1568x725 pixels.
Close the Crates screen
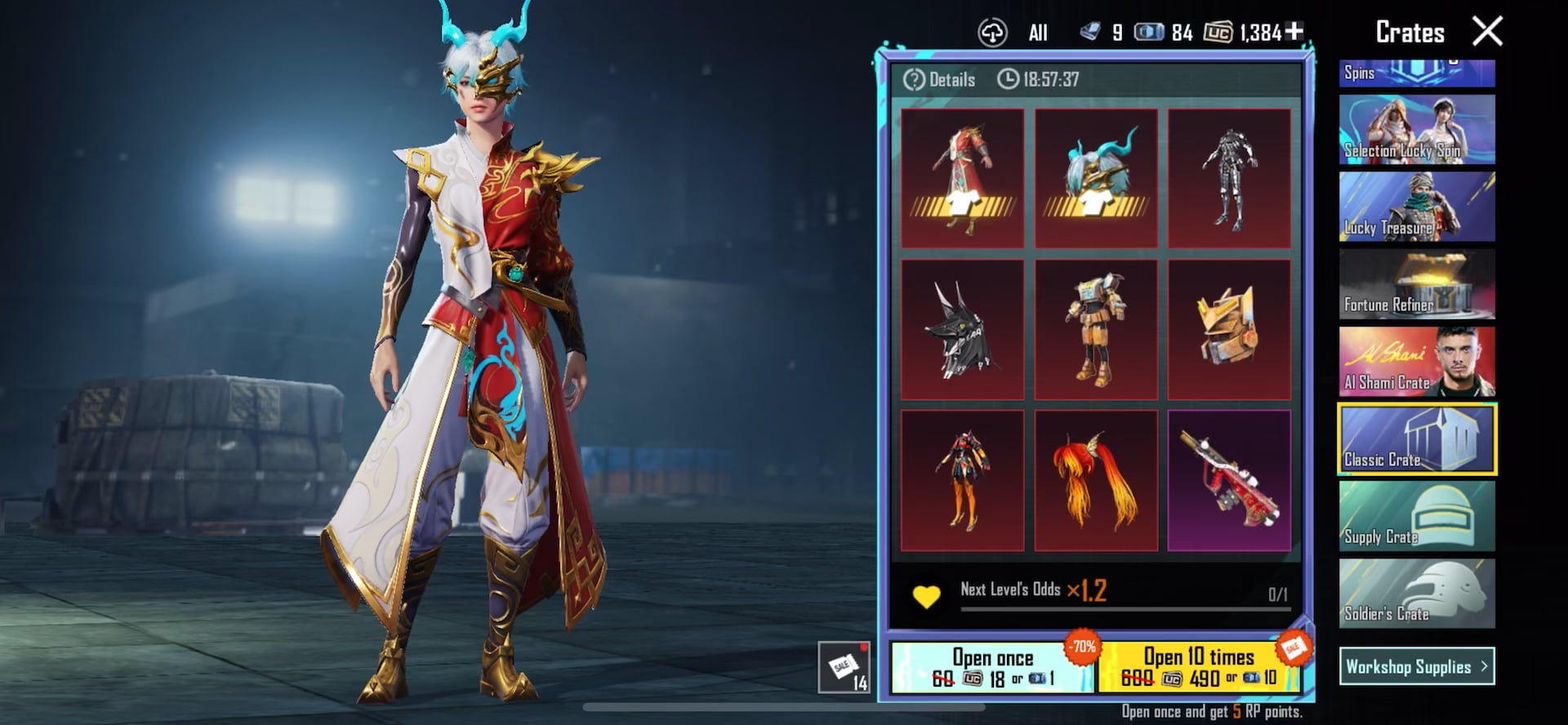[1487, 32]
